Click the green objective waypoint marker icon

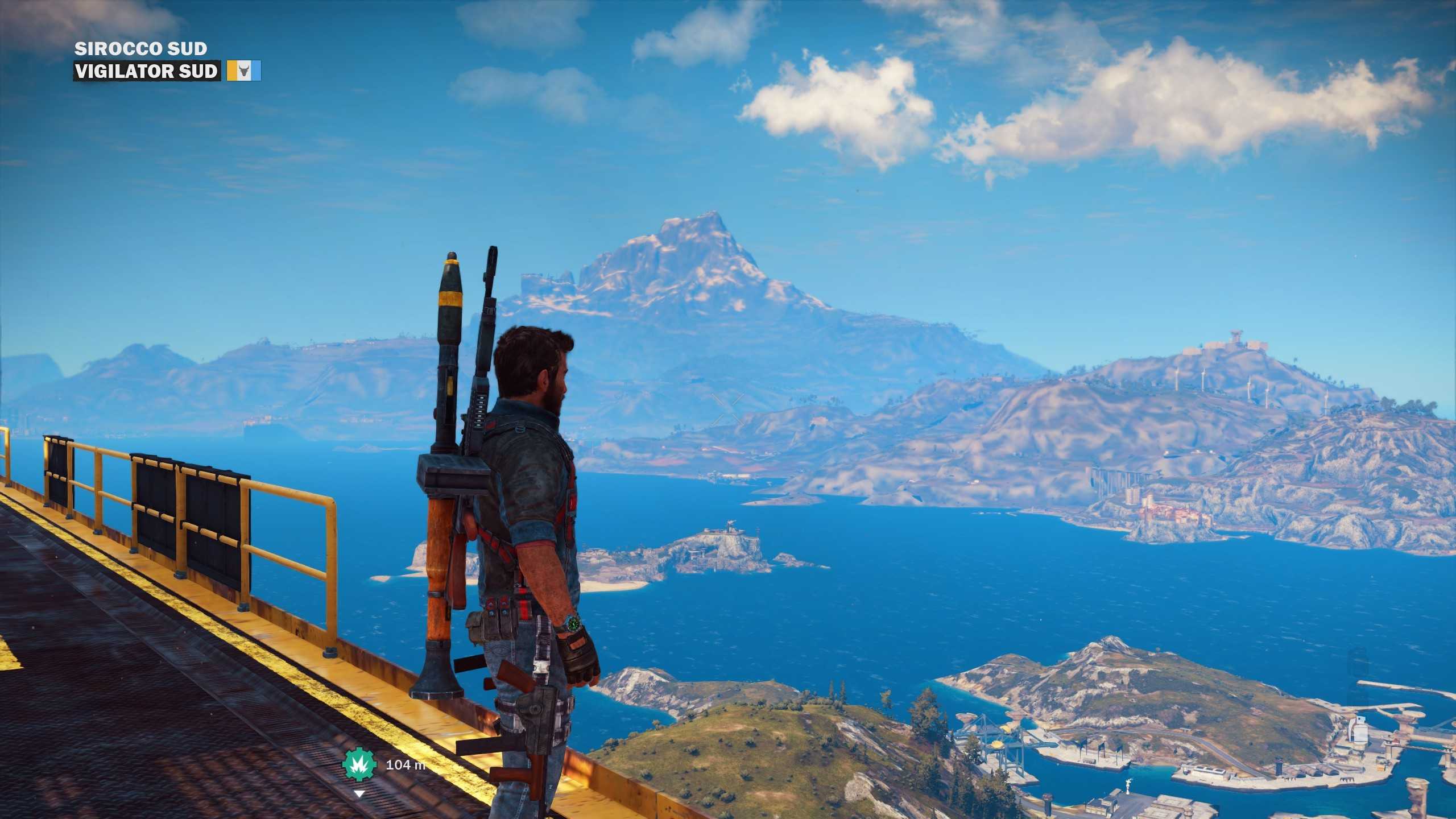click(x=359, y=764)
